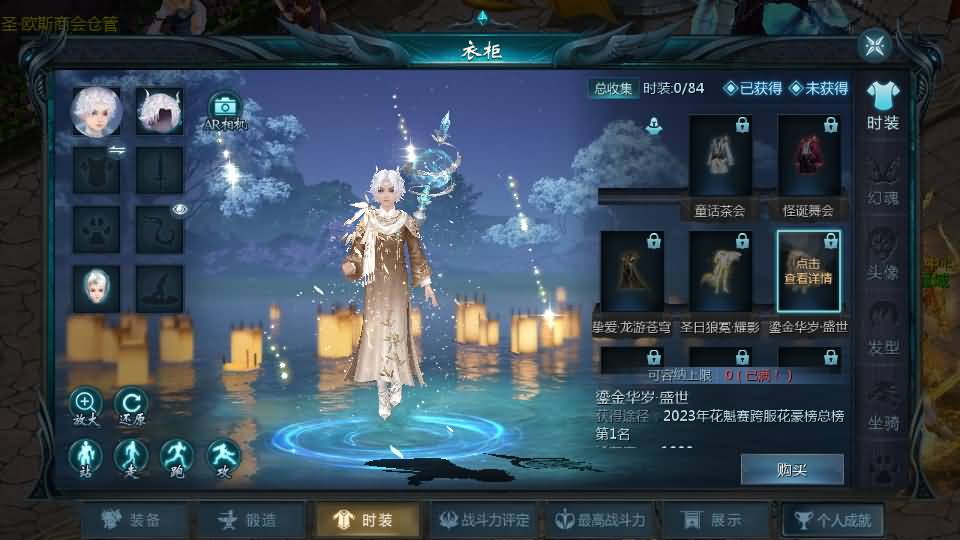
Task: Open the AR相机 camera
Action: (225, 111)
